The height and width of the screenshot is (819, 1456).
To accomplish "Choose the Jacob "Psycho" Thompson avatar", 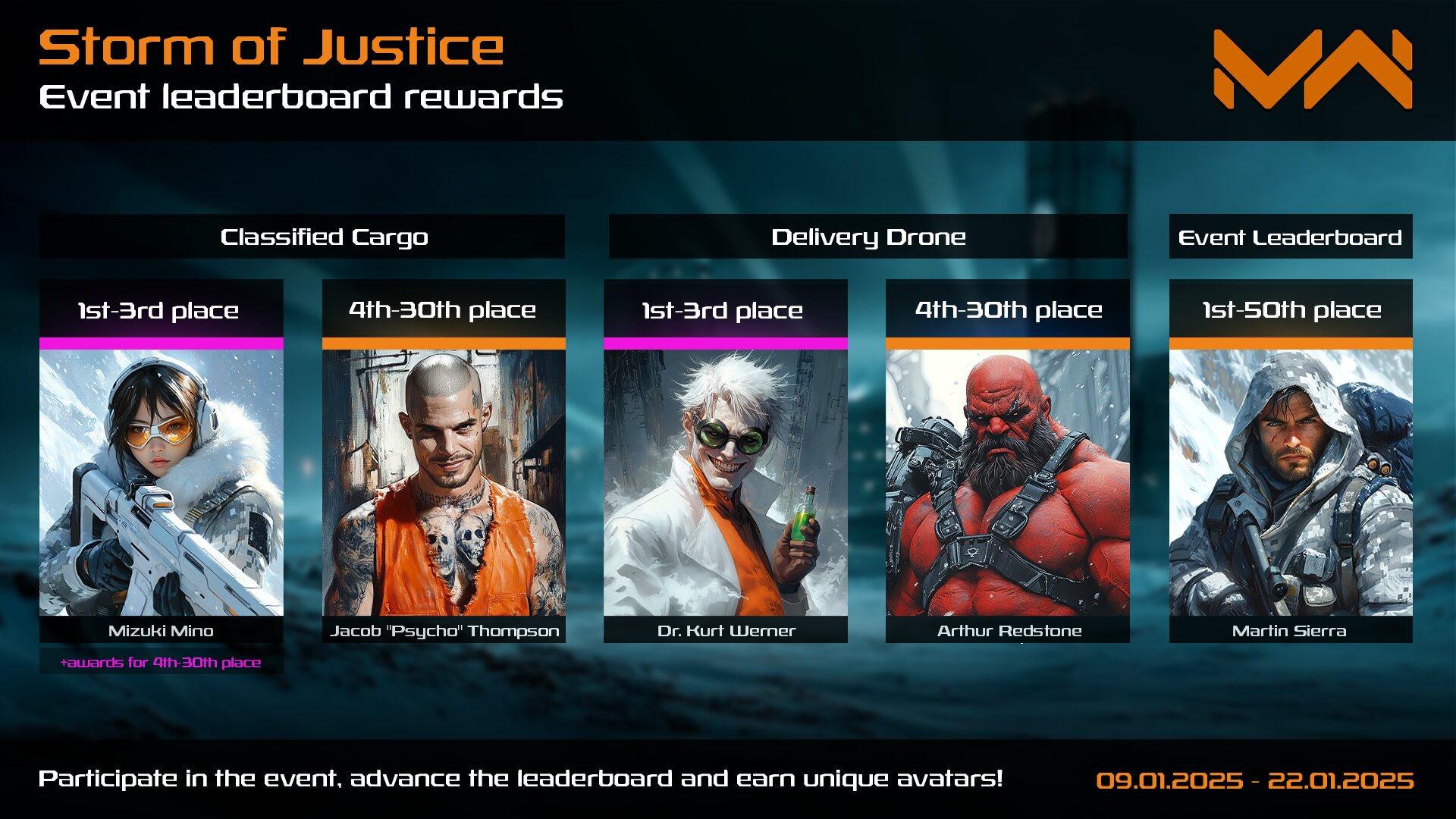I will tap(444, 482).
